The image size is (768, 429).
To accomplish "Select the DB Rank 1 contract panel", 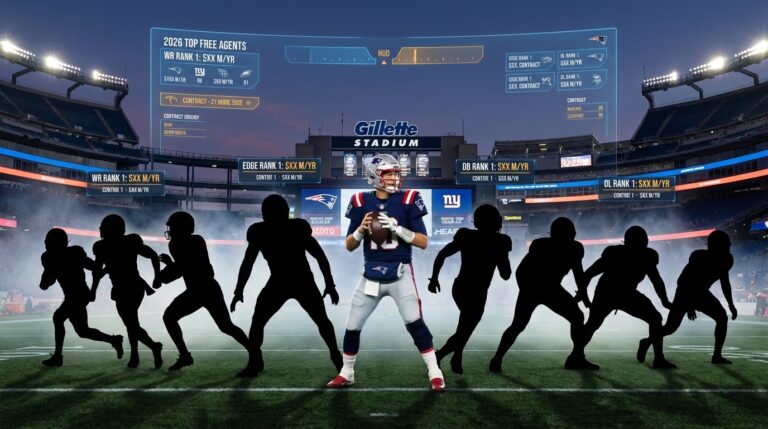I will point(494,171).
